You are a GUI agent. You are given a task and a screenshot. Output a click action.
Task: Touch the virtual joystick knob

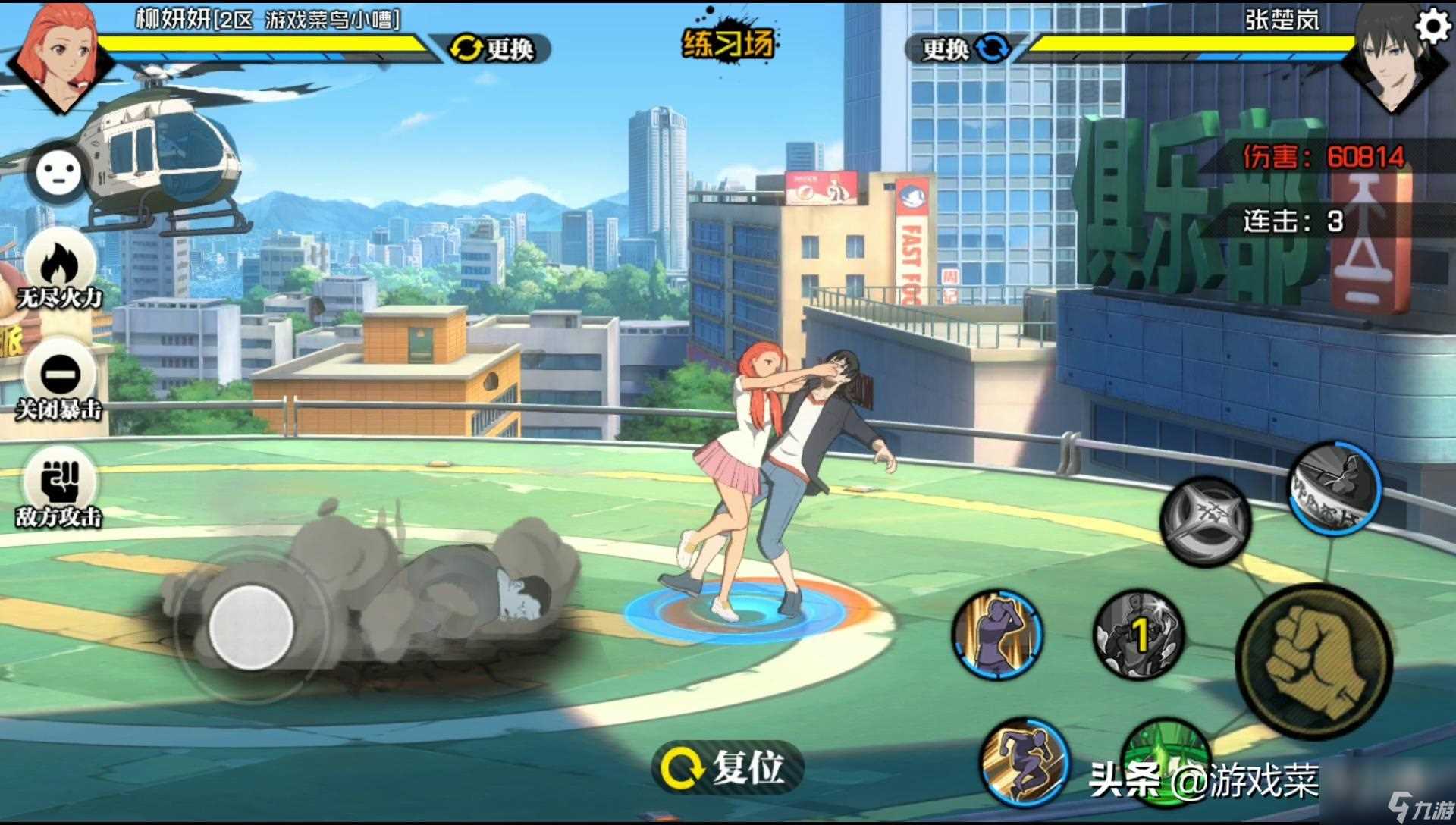click(x=251, y=627)
